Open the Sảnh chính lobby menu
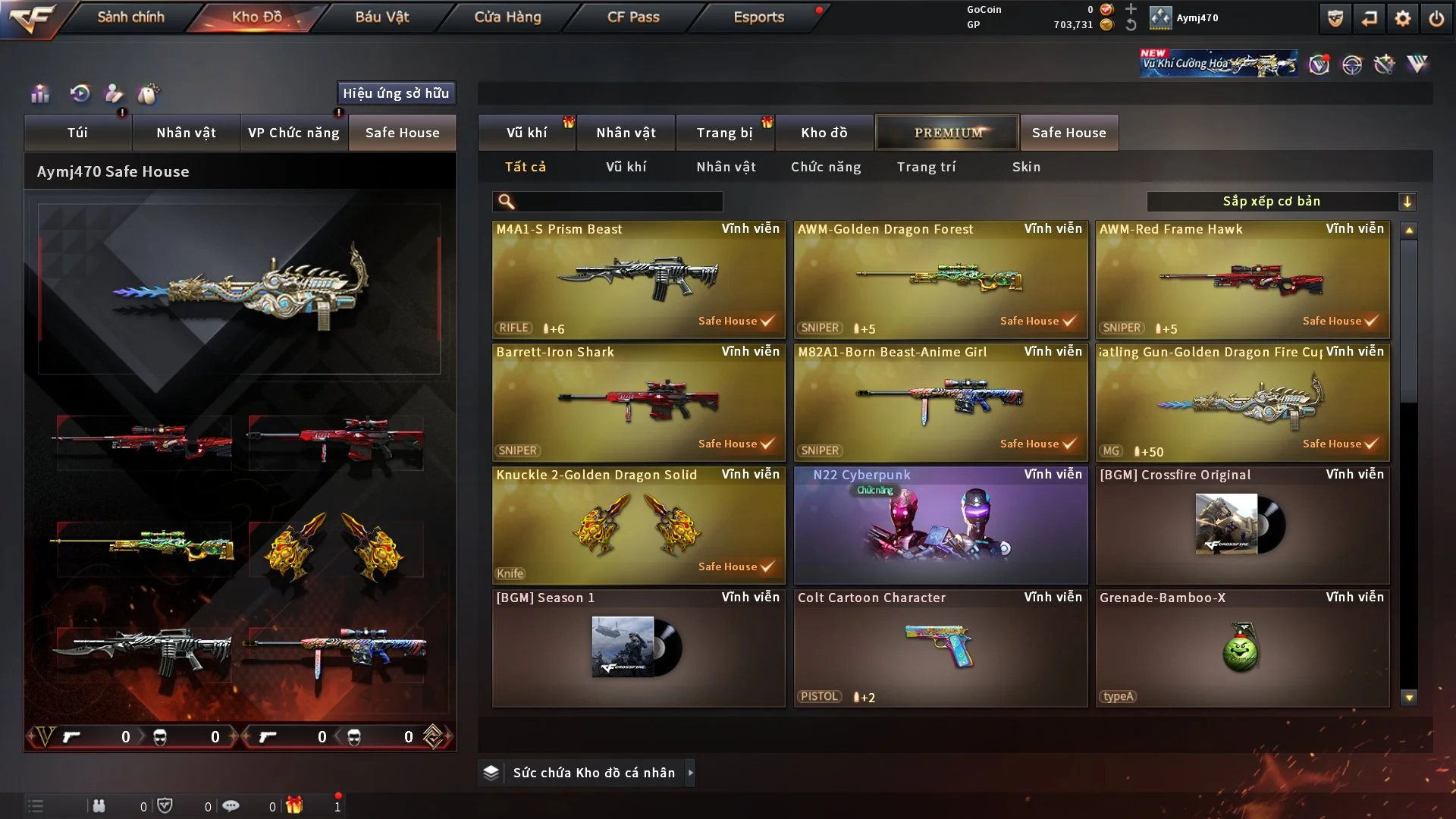 [x=130, y=17]
